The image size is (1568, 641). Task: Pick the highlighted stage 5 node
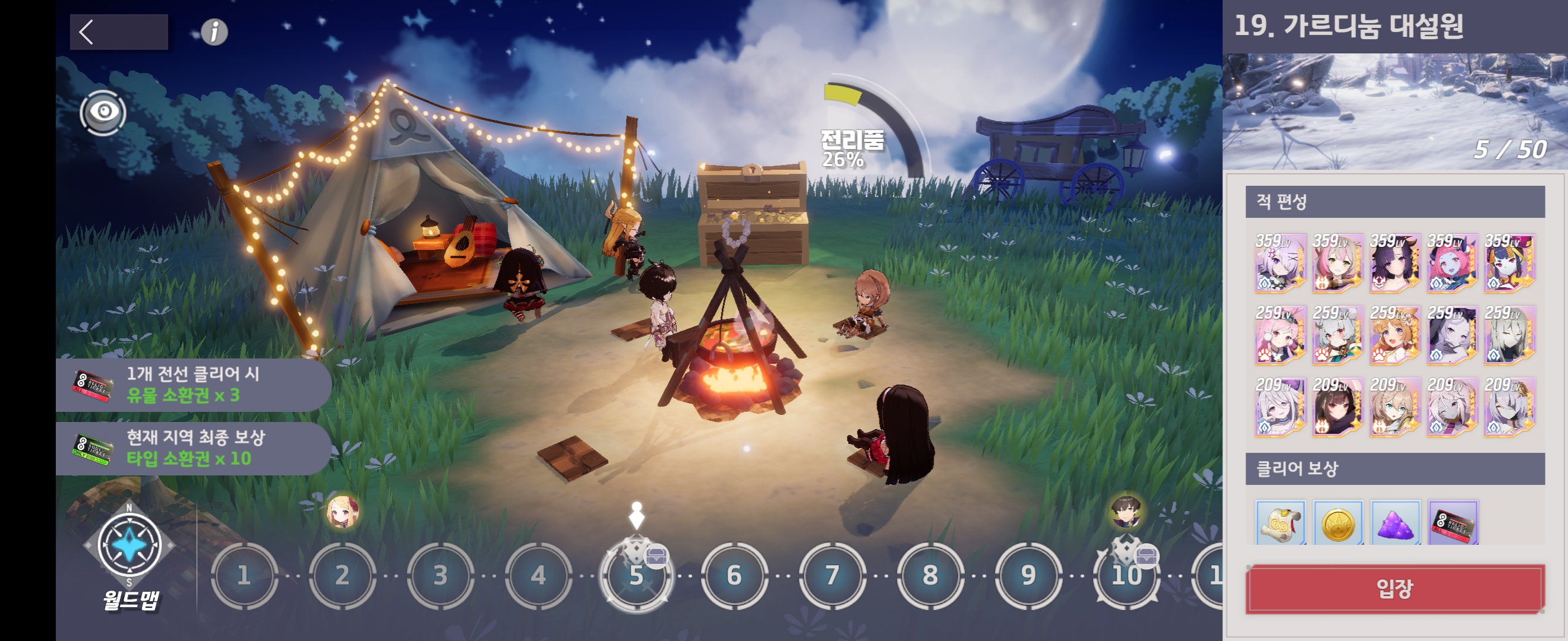click(x=636, y=575)
